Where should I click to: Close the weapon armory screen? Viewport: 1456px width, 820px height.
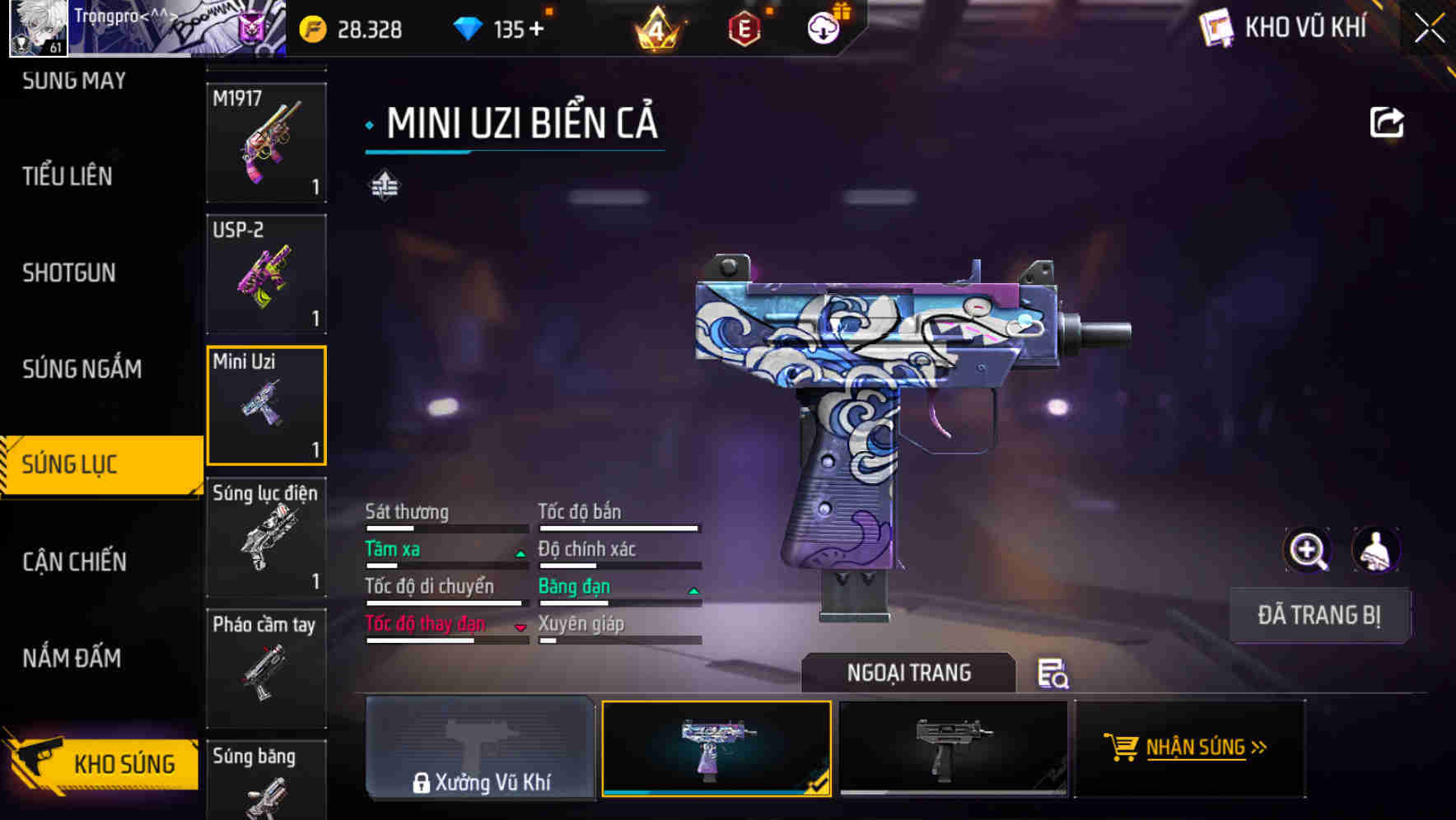(x=1429, y=28)
